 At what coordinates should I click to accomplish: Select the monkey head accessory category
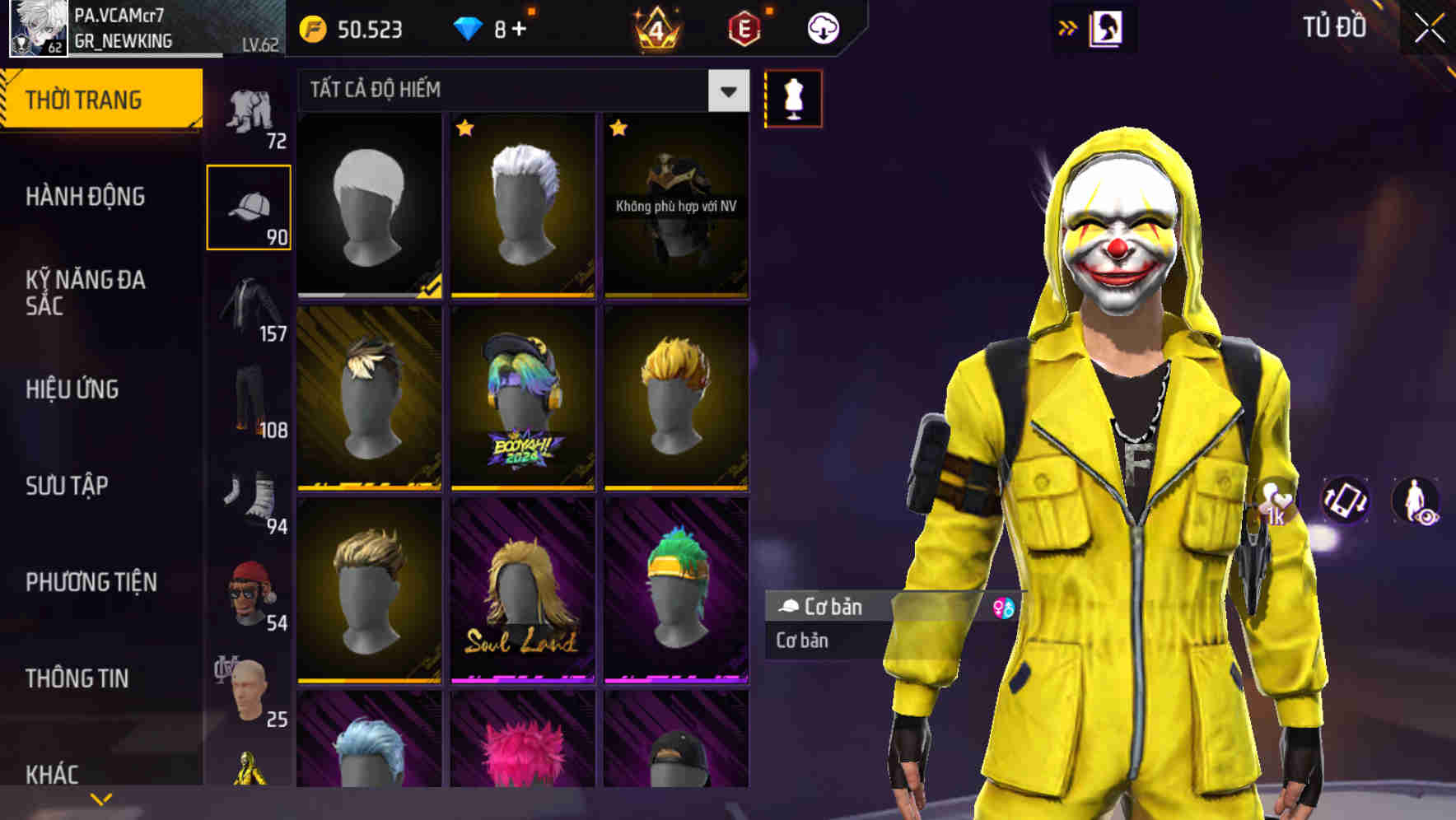tap(251, 593)
